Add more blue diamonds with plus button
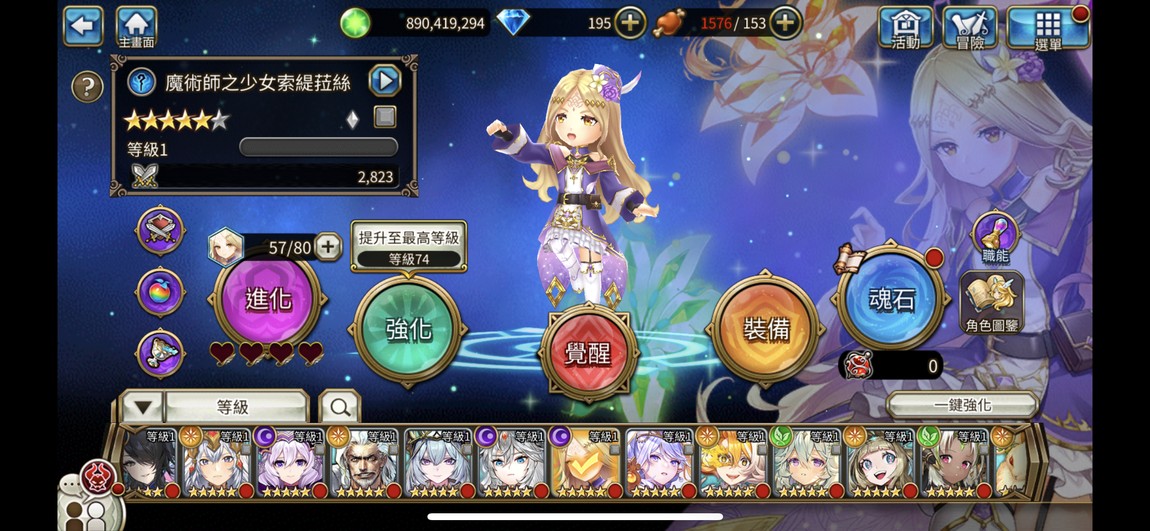Screen dimensions: 1150x531 630,22
